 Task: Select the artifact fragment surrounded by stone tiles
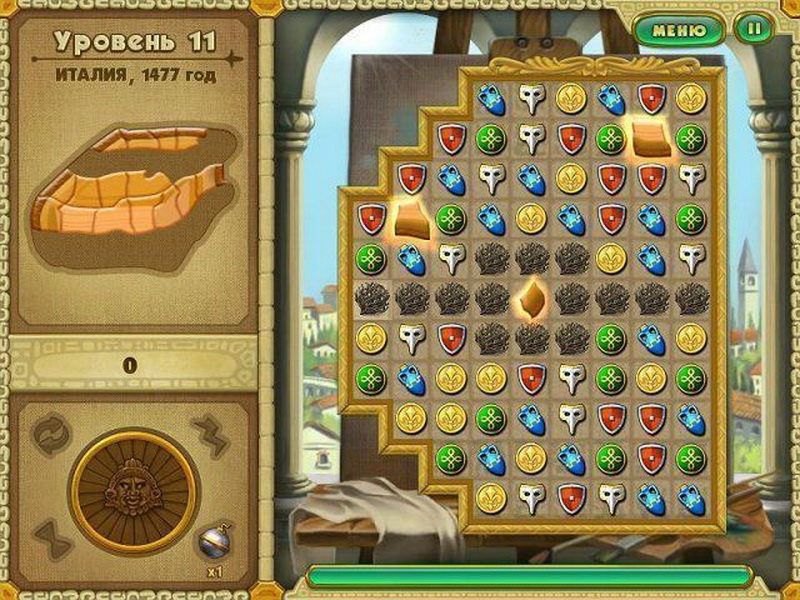coord(531,298)
